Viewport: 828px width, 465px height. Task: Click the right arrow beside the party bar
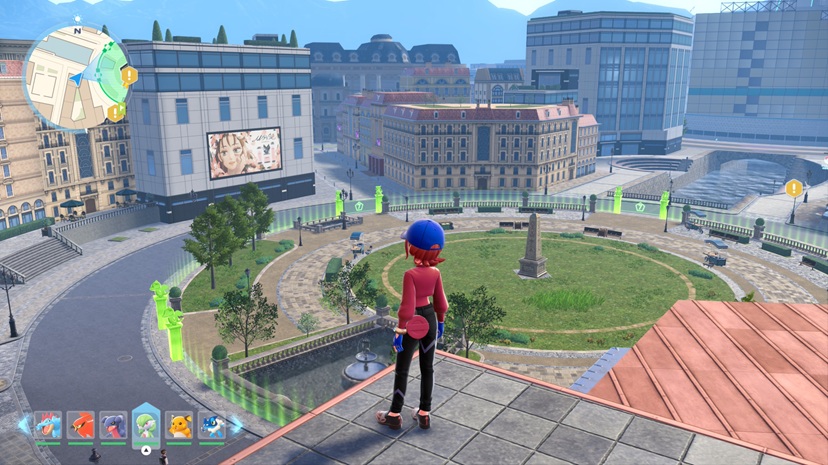(236, 425)
